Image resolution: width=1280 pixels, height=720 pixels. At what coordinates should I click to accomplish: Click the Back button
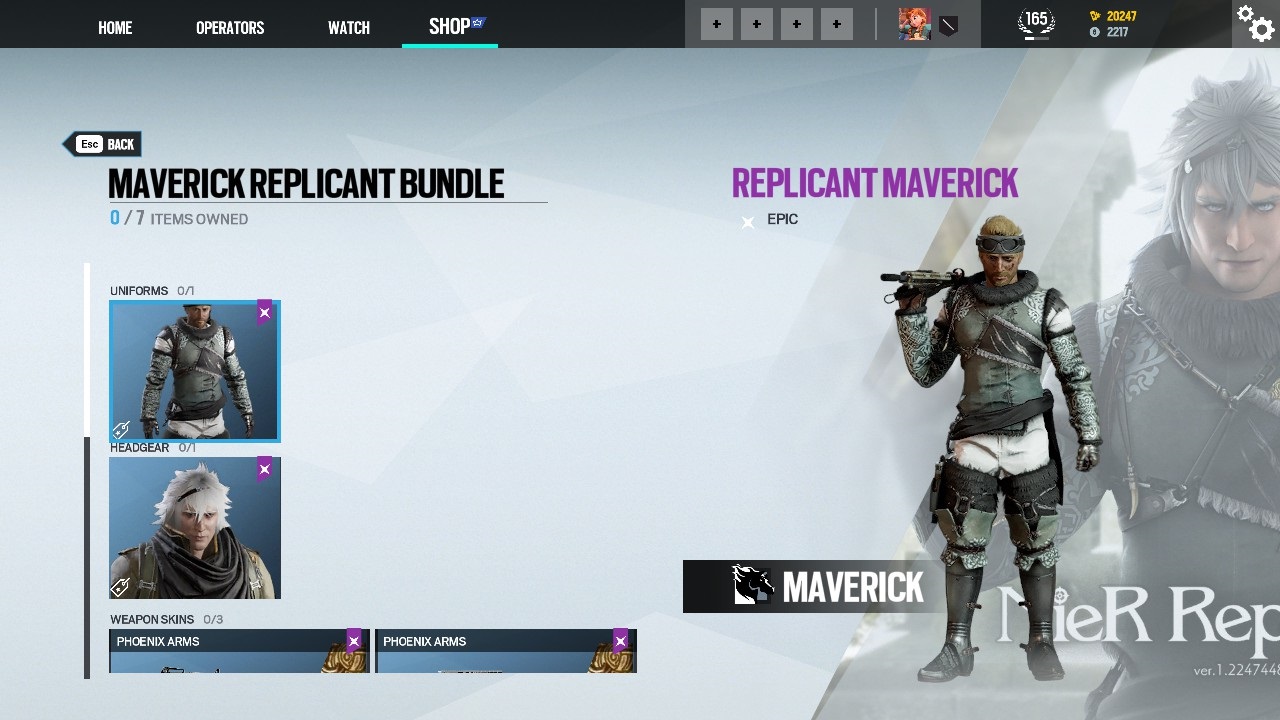(103, 143)
